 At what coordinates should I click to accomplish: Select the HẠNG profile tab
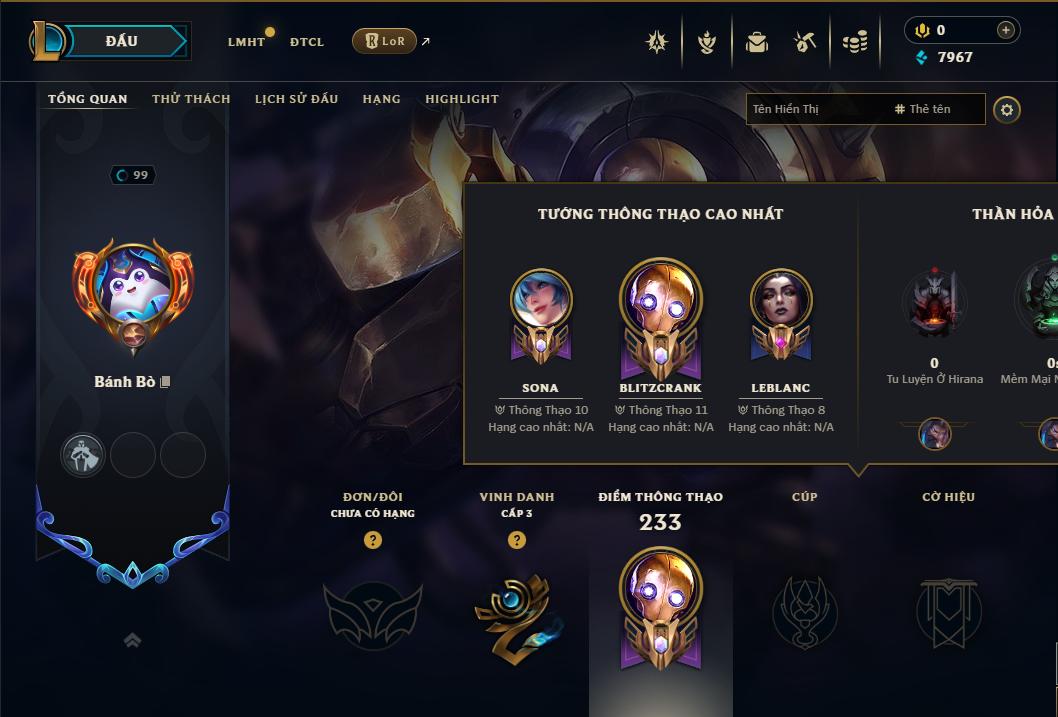coord(381,99)
